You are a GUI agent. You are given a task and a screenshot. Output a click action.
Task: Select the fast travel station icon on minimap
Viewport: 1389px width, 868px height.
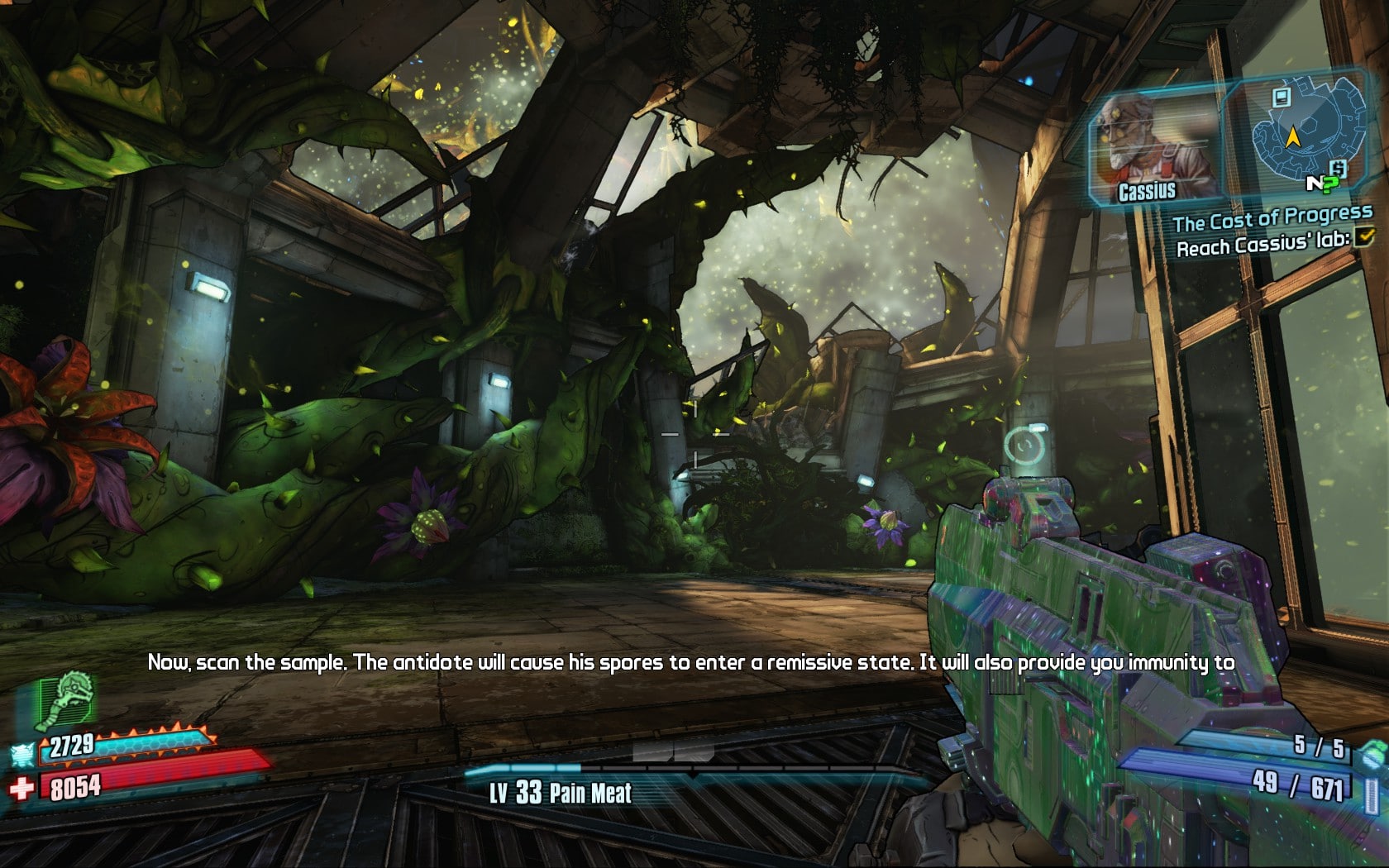1282,98
